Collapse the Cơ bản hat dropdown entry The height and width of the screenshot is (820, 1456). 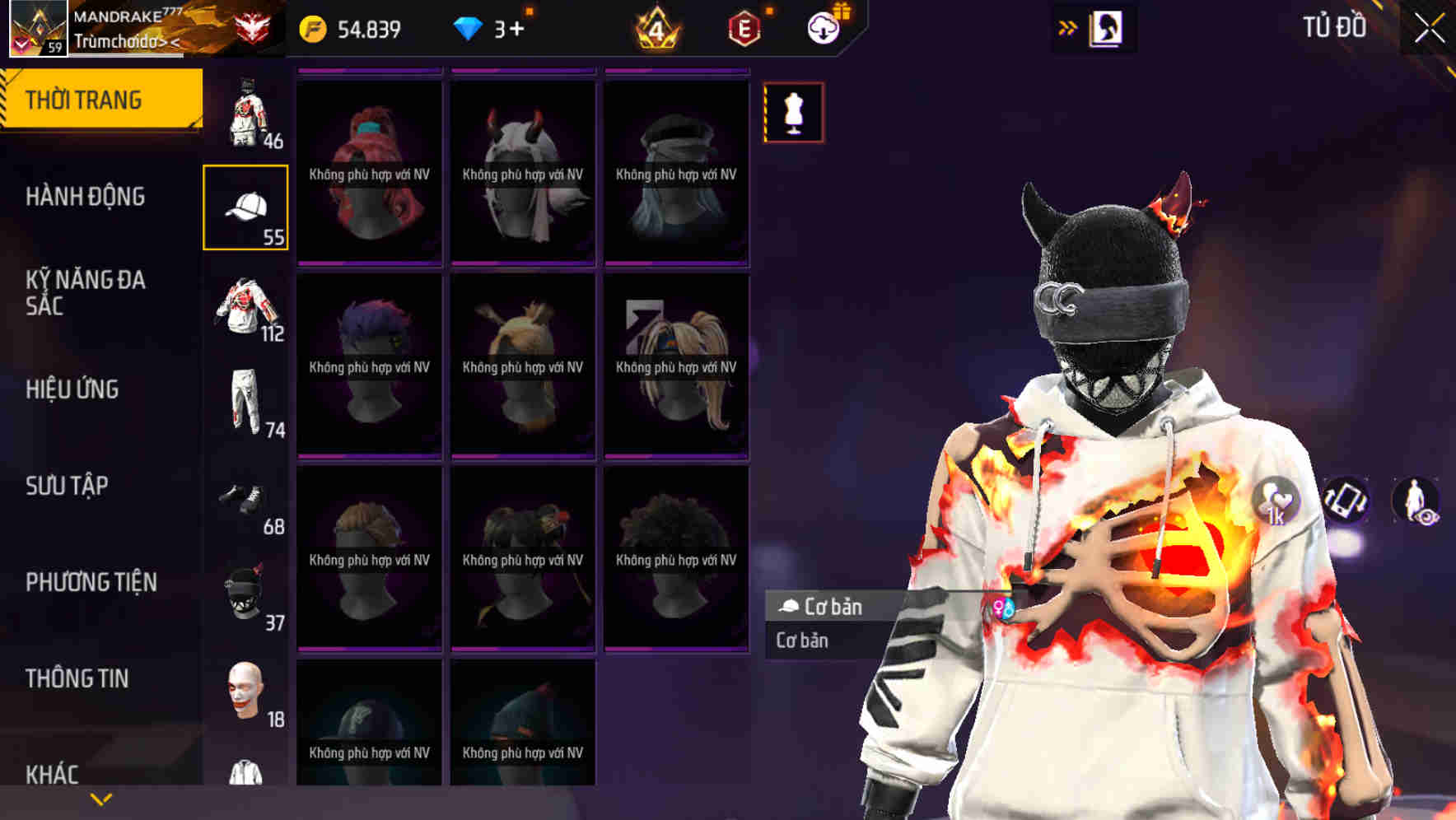[x=824, y=608]
